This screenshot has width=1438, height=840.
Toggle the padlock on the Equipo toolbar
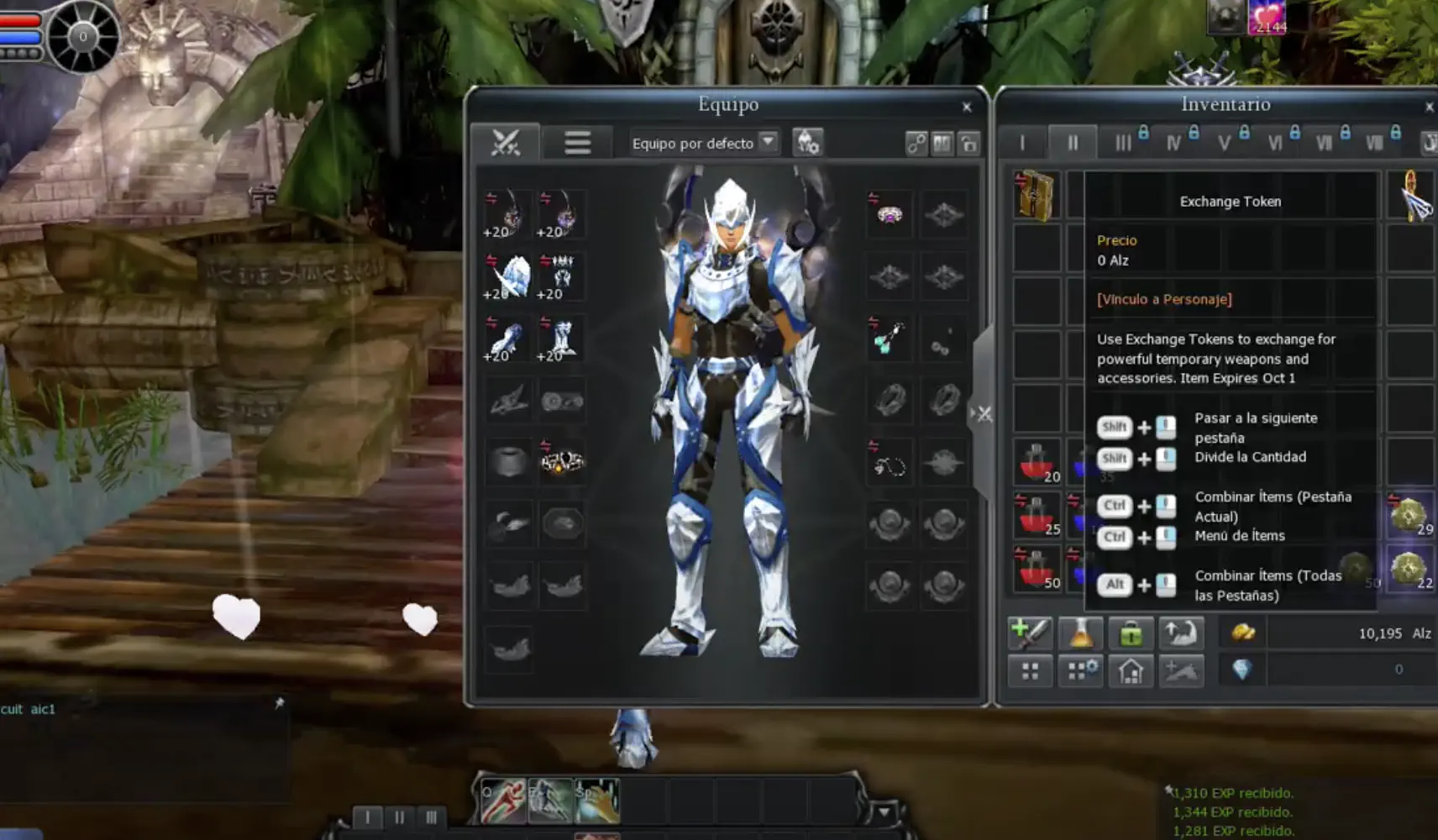click(x=970, y=143)
